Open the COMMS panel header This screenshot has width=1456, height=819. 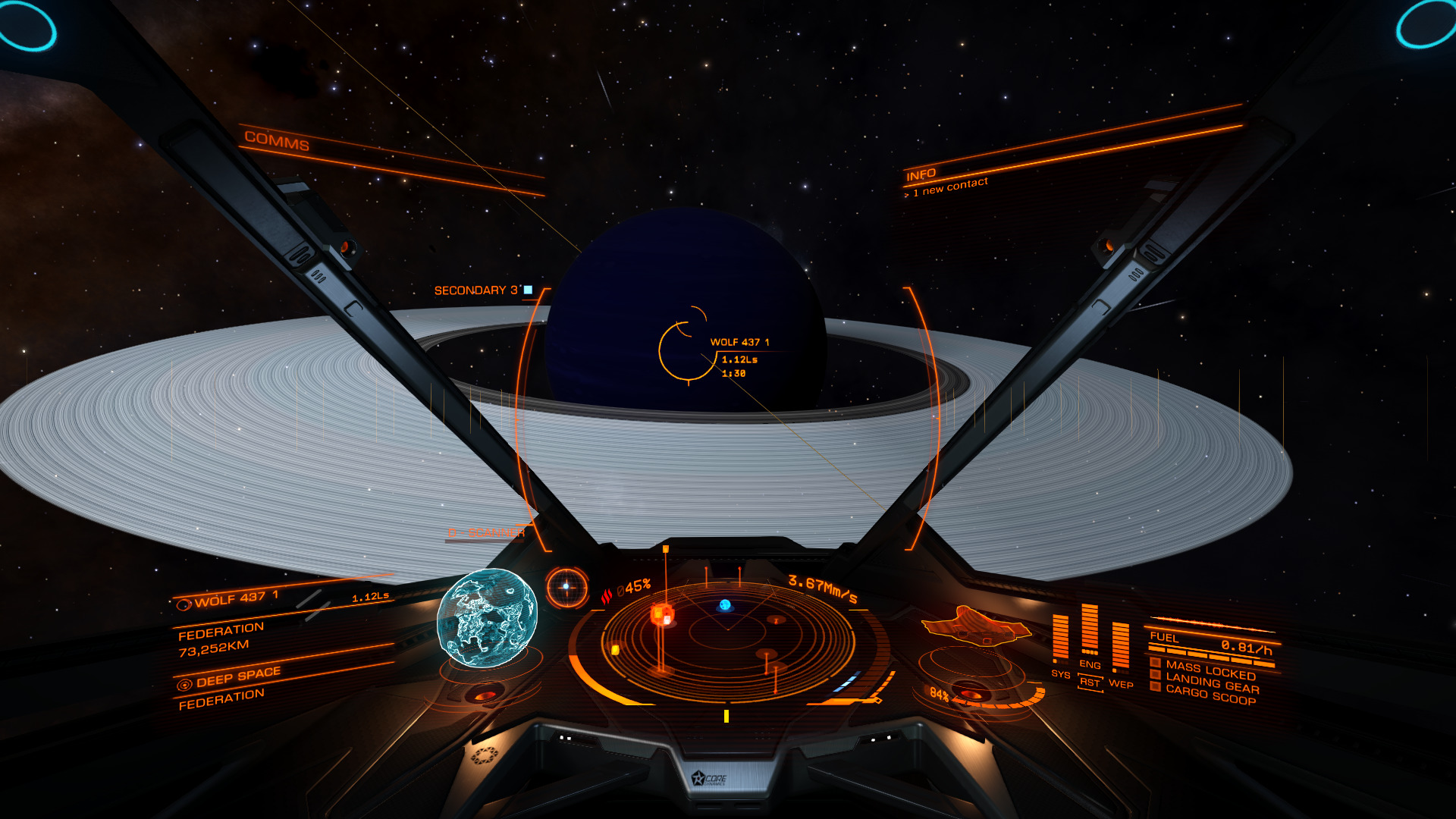277,140
